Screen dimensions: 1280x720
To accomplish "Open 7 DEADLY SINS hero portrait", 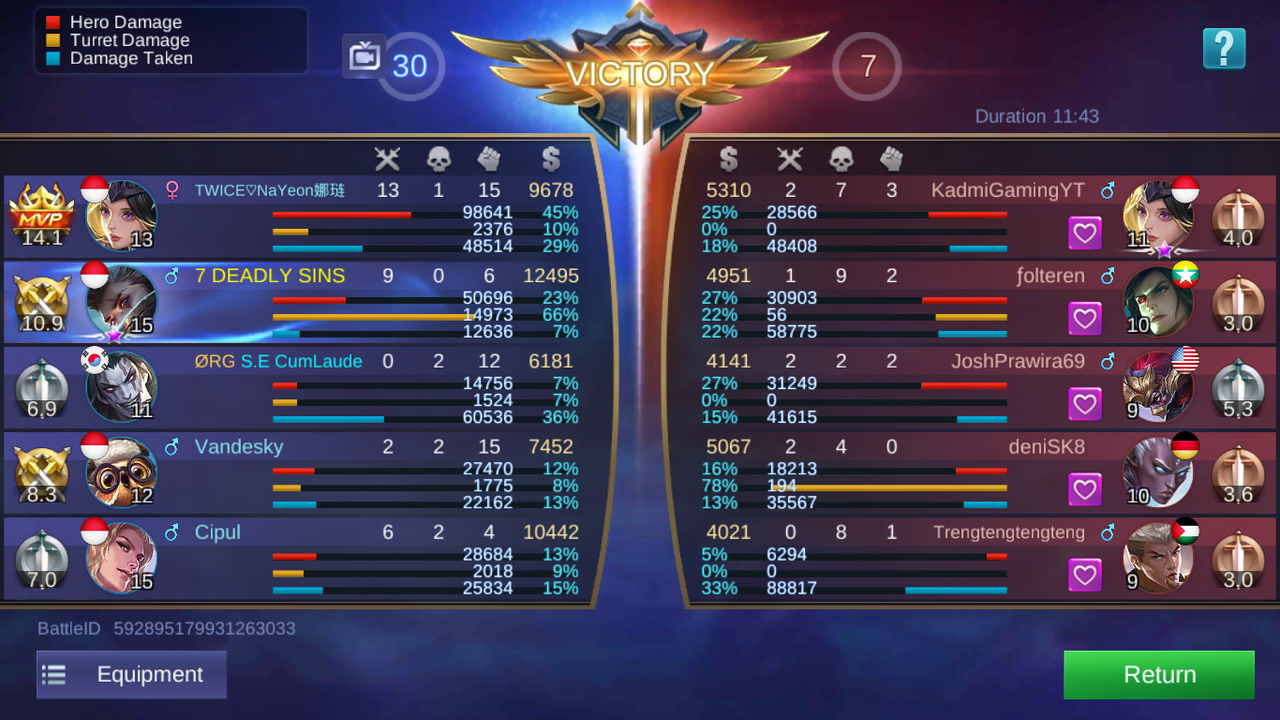I will click(x=121, y=300).
